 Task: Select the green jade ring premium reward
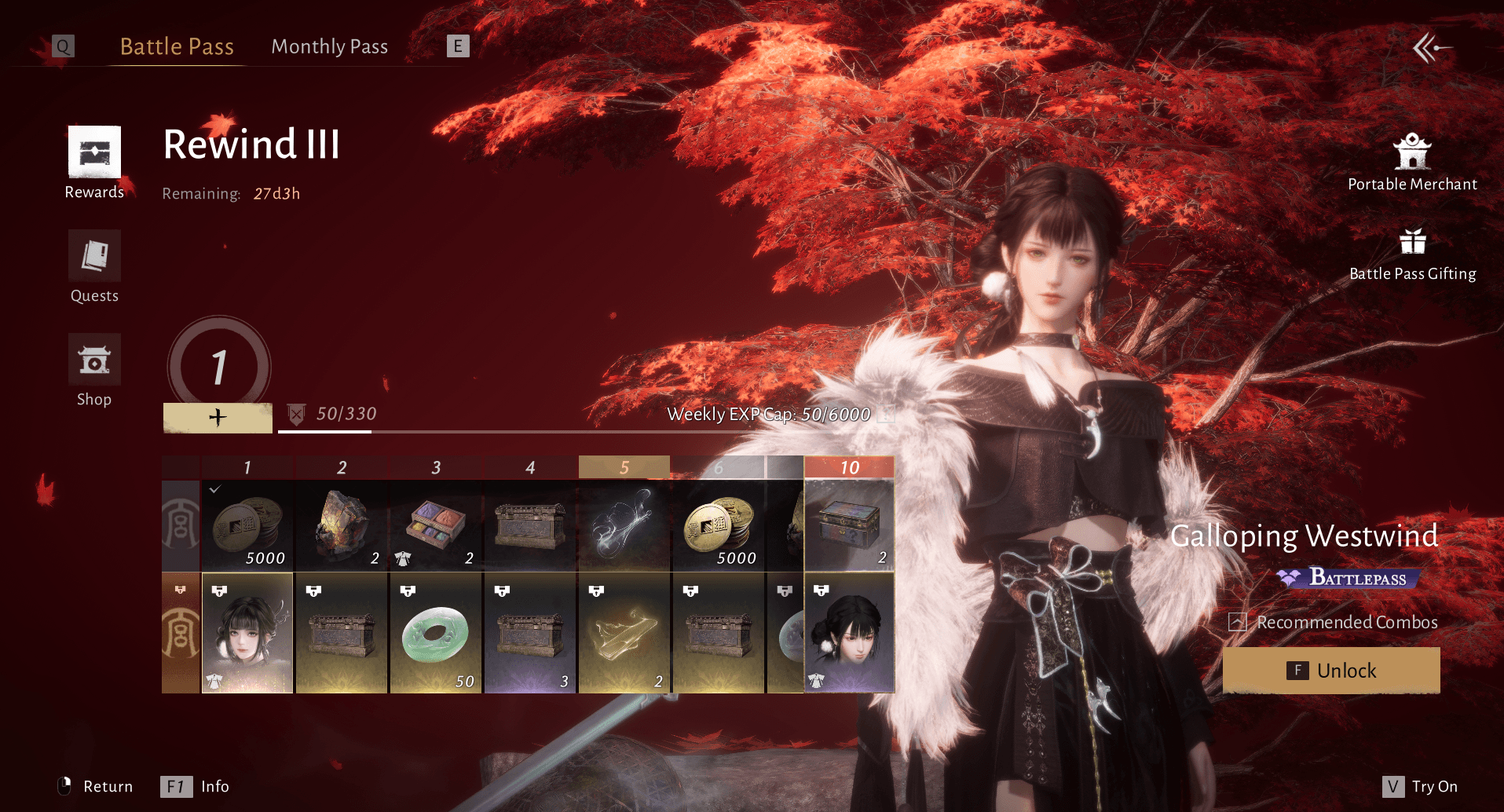coord(436,633)
